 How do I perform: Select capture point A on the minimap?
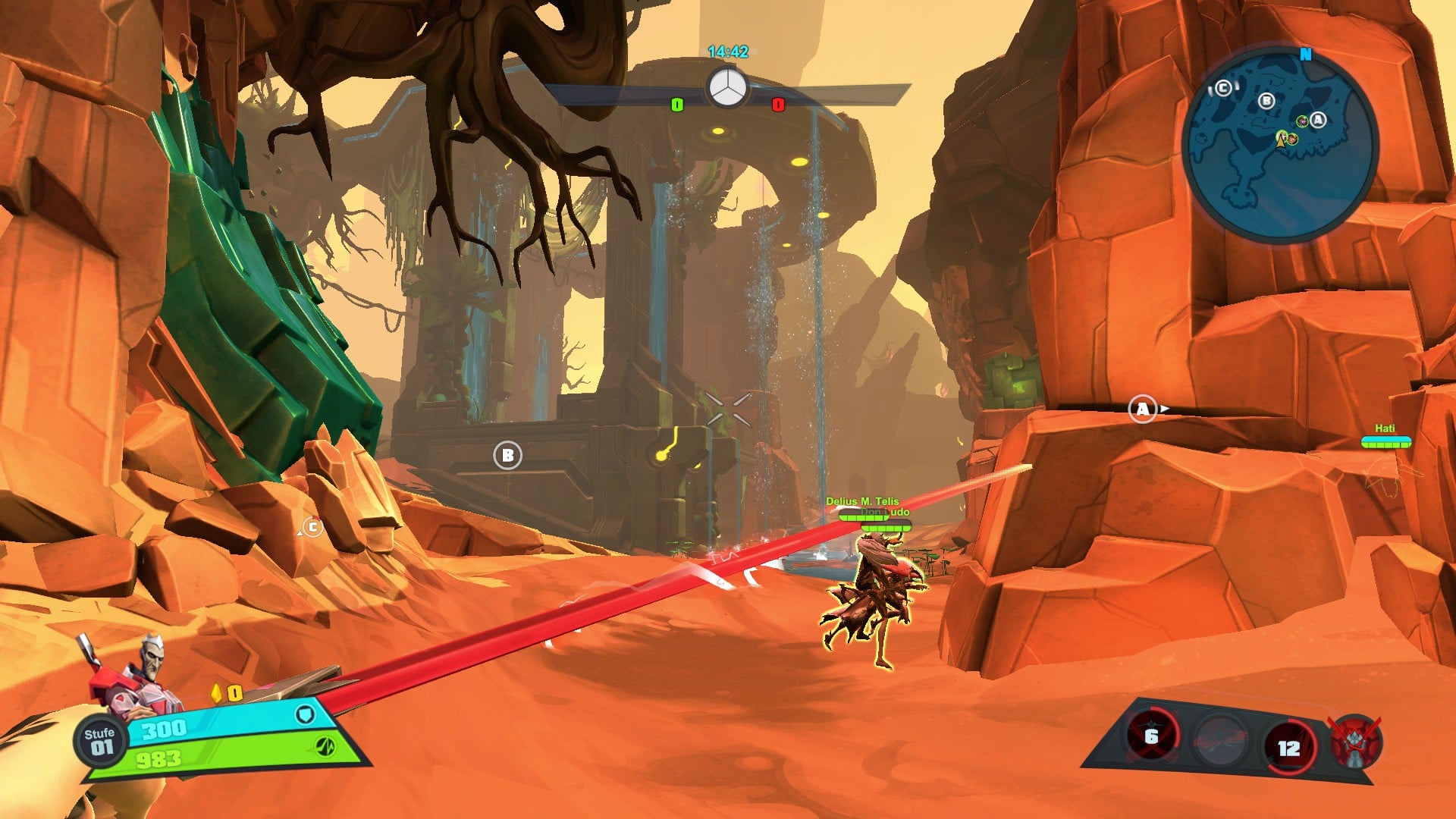(1318, 120)
